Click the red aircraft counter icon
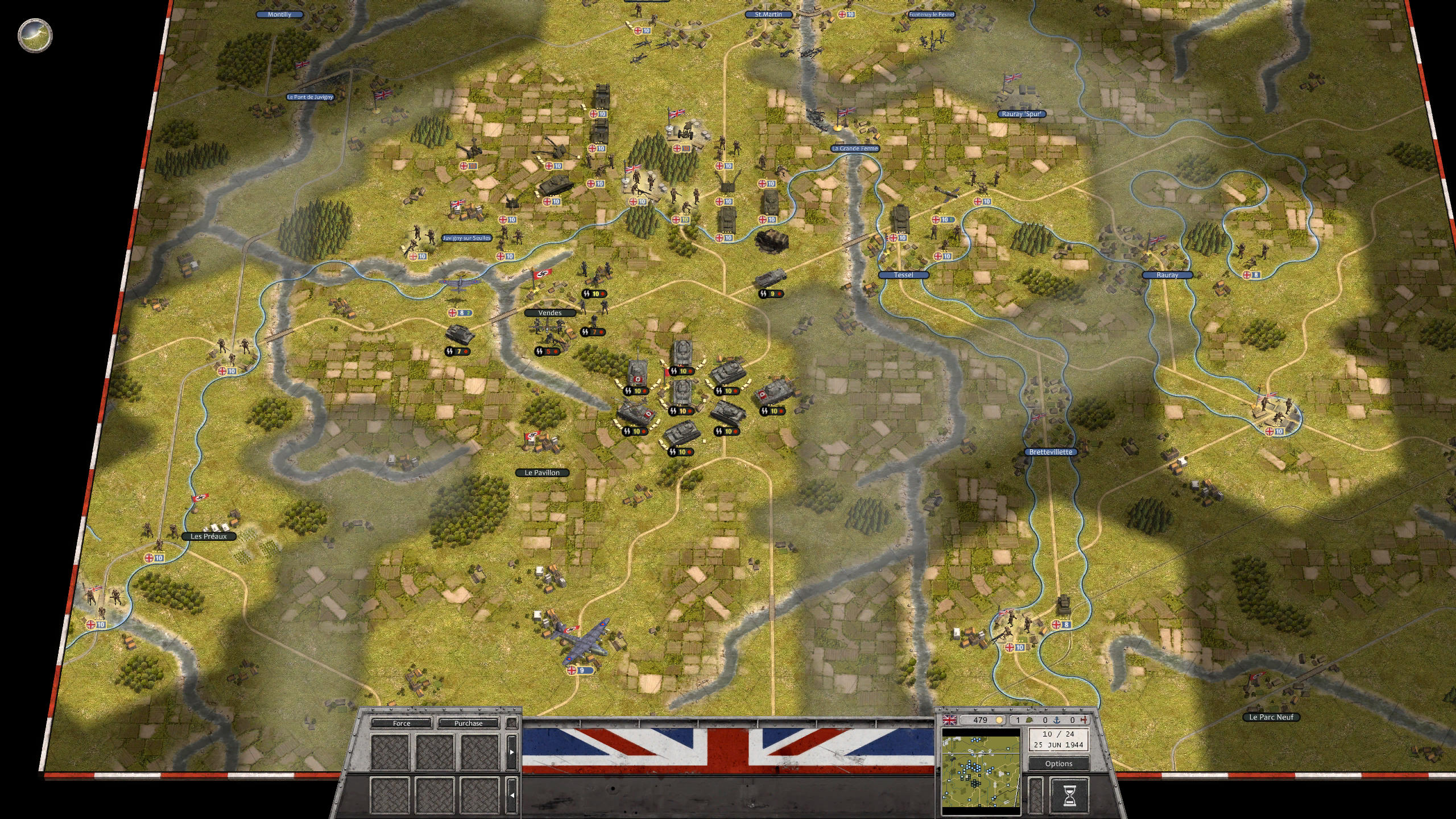Image resolution: width=1456 pixels, height=819 pixels. pos(1084,720)
